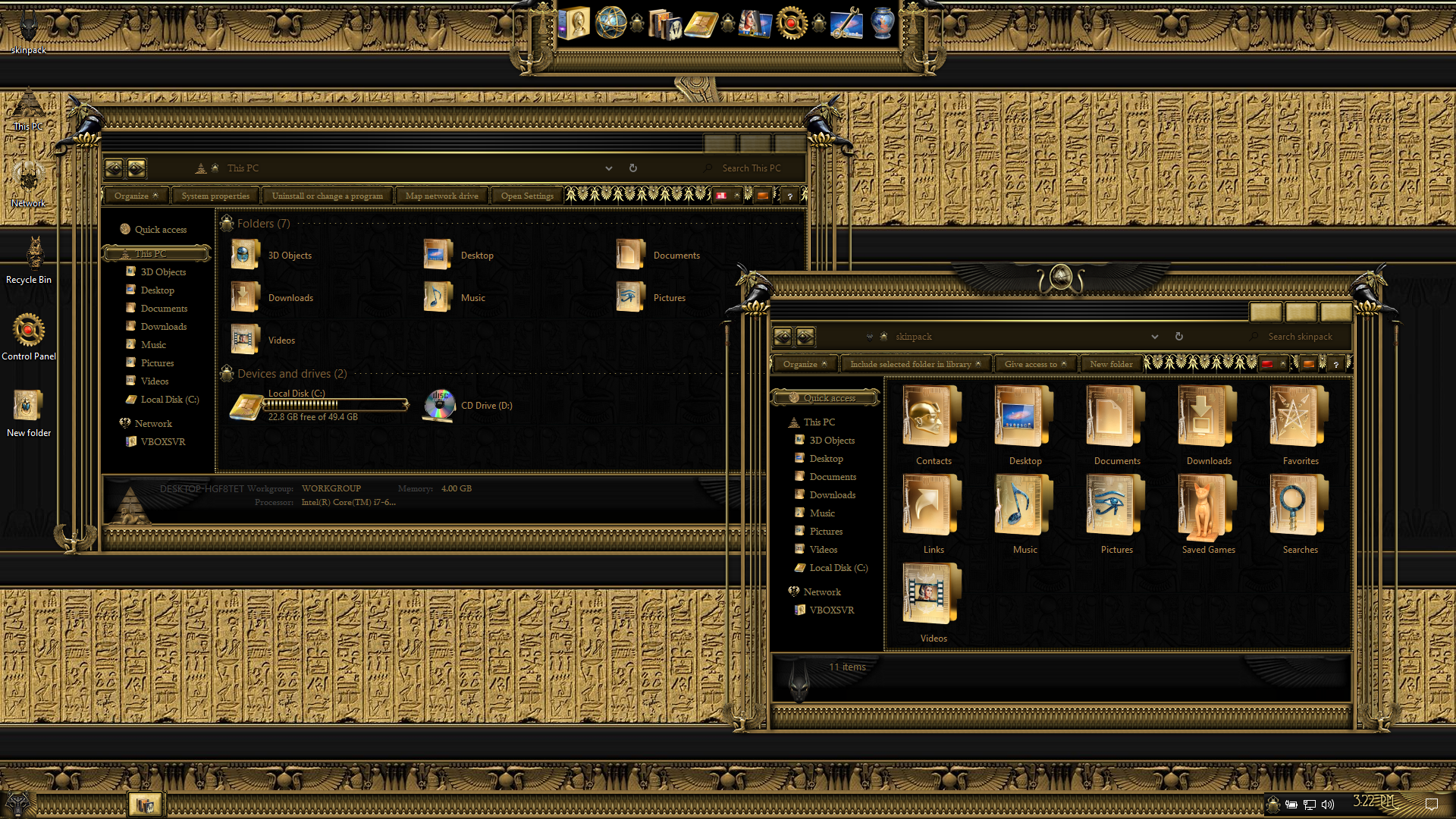
Task: Open the skinpack desktop icon
Action: pos(29,30)
